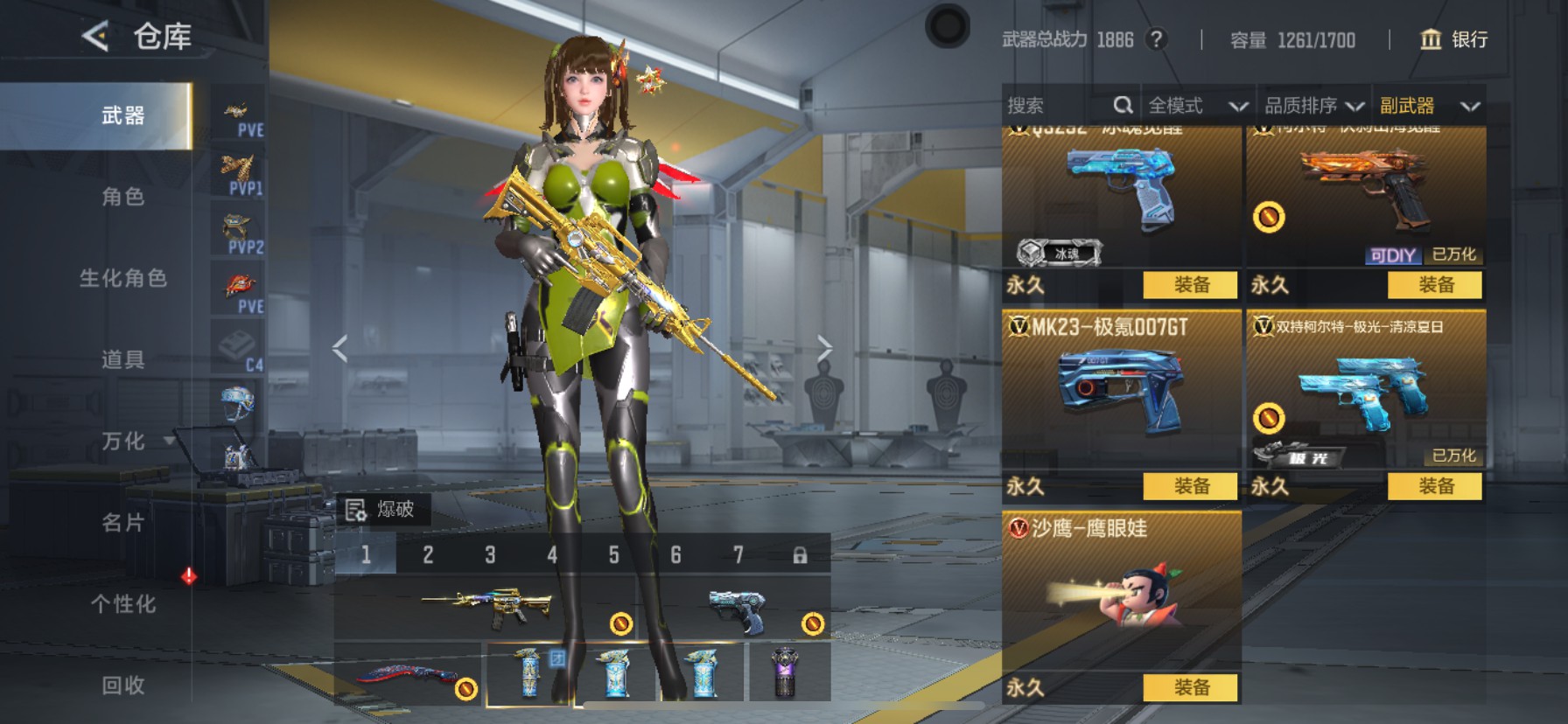Switch to the 个性化 personalization tab
Viewport: 1568px width, 724px height.
[x=122, y=604]
